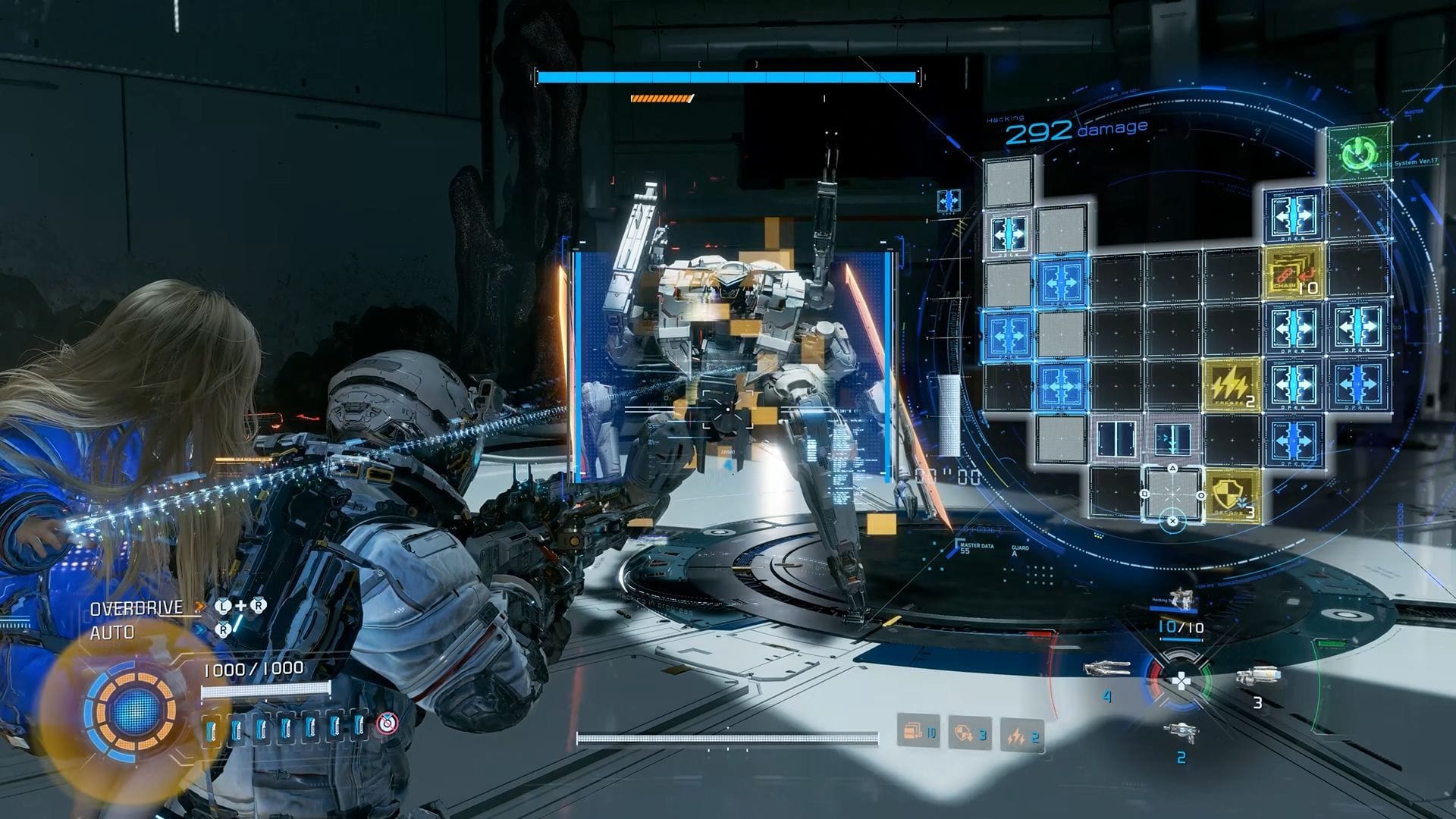This screenshot has width=1456, height=819.
Task: Click the square prompt left of the cursor tile
Action: (x=1144, y=494)
